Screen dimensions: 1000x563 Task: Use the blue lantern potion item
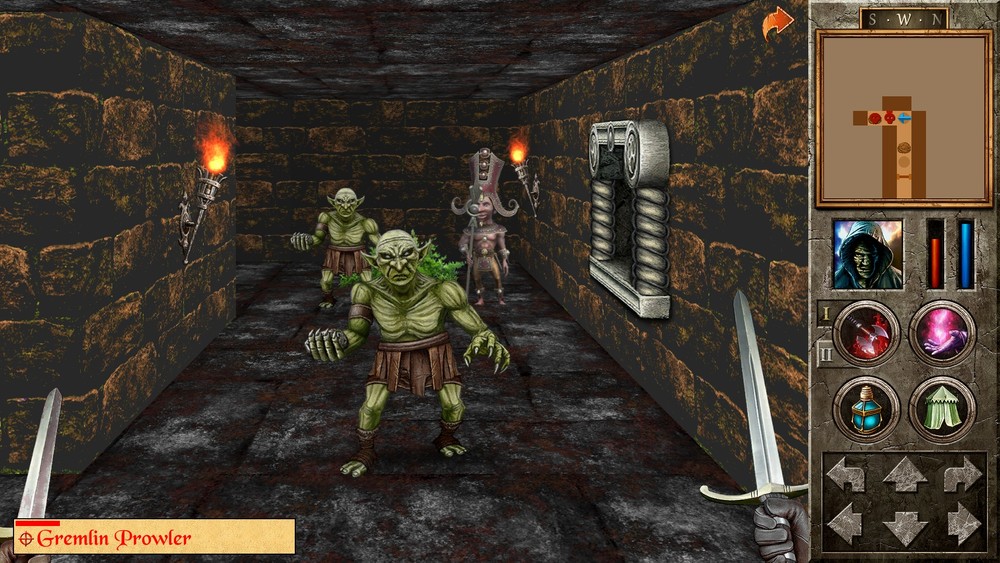(866, 409)
